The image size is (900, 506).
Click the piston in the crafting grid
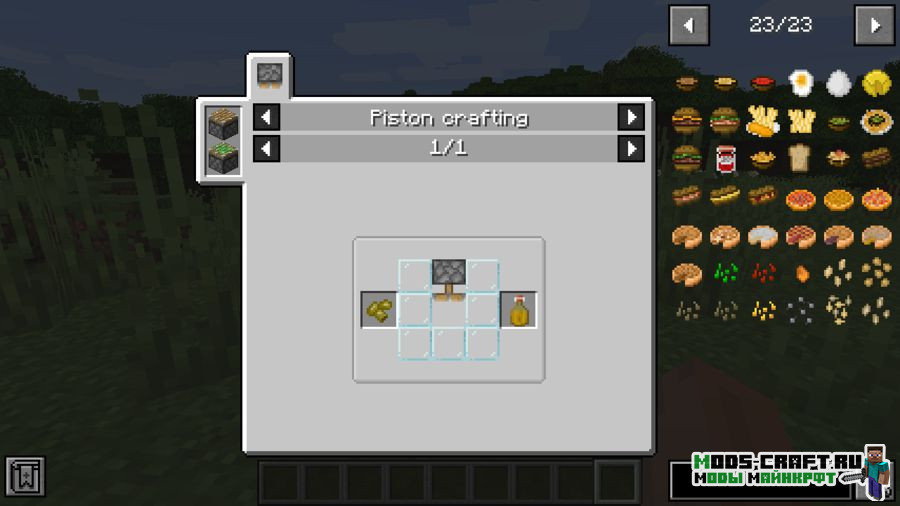449,275
